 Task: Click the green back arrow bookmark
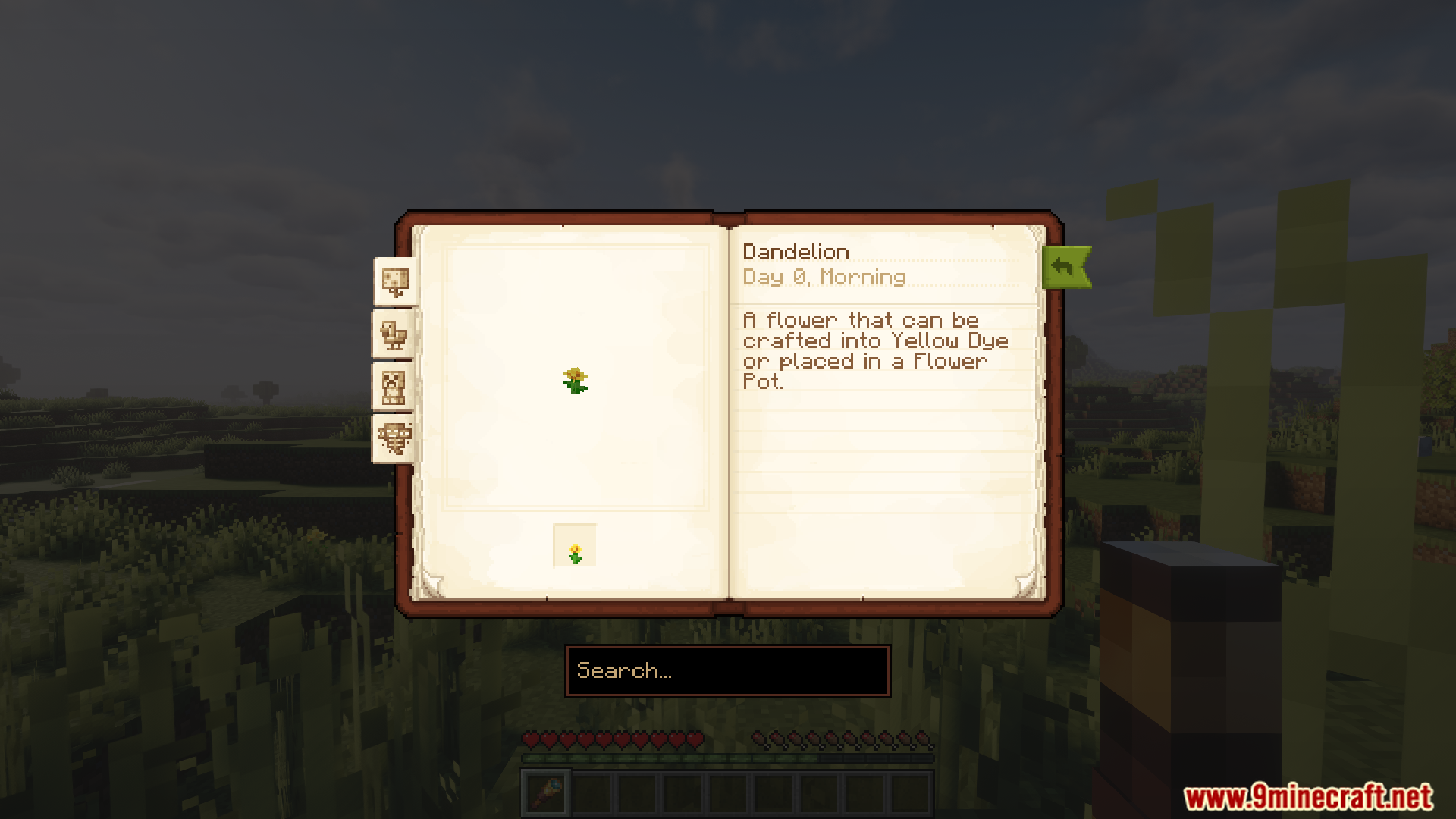1065,267
